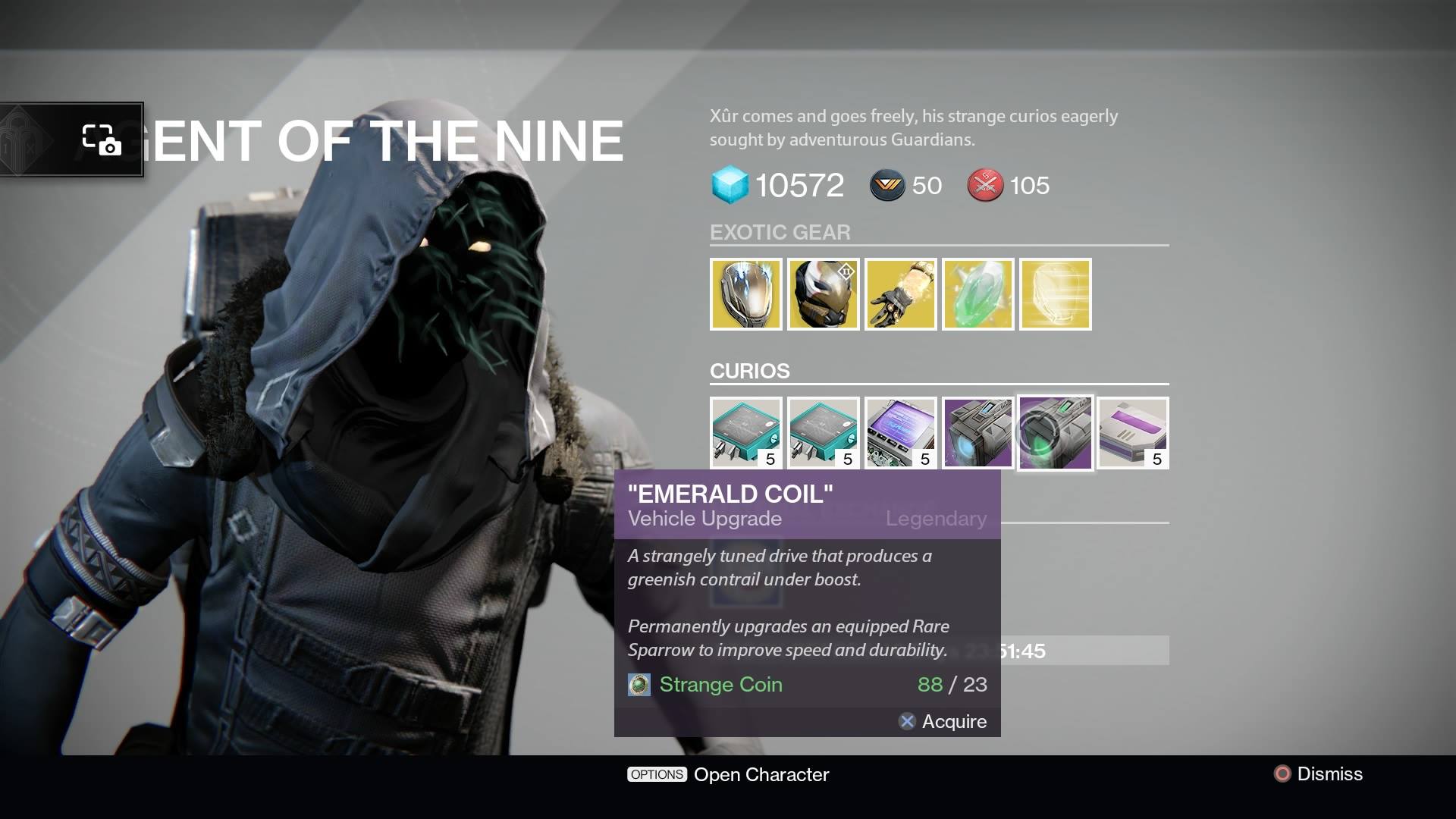The image size is (1456, 819).
Task: Select the blue-glow vehicle drive curio
Action: [978, 432]
